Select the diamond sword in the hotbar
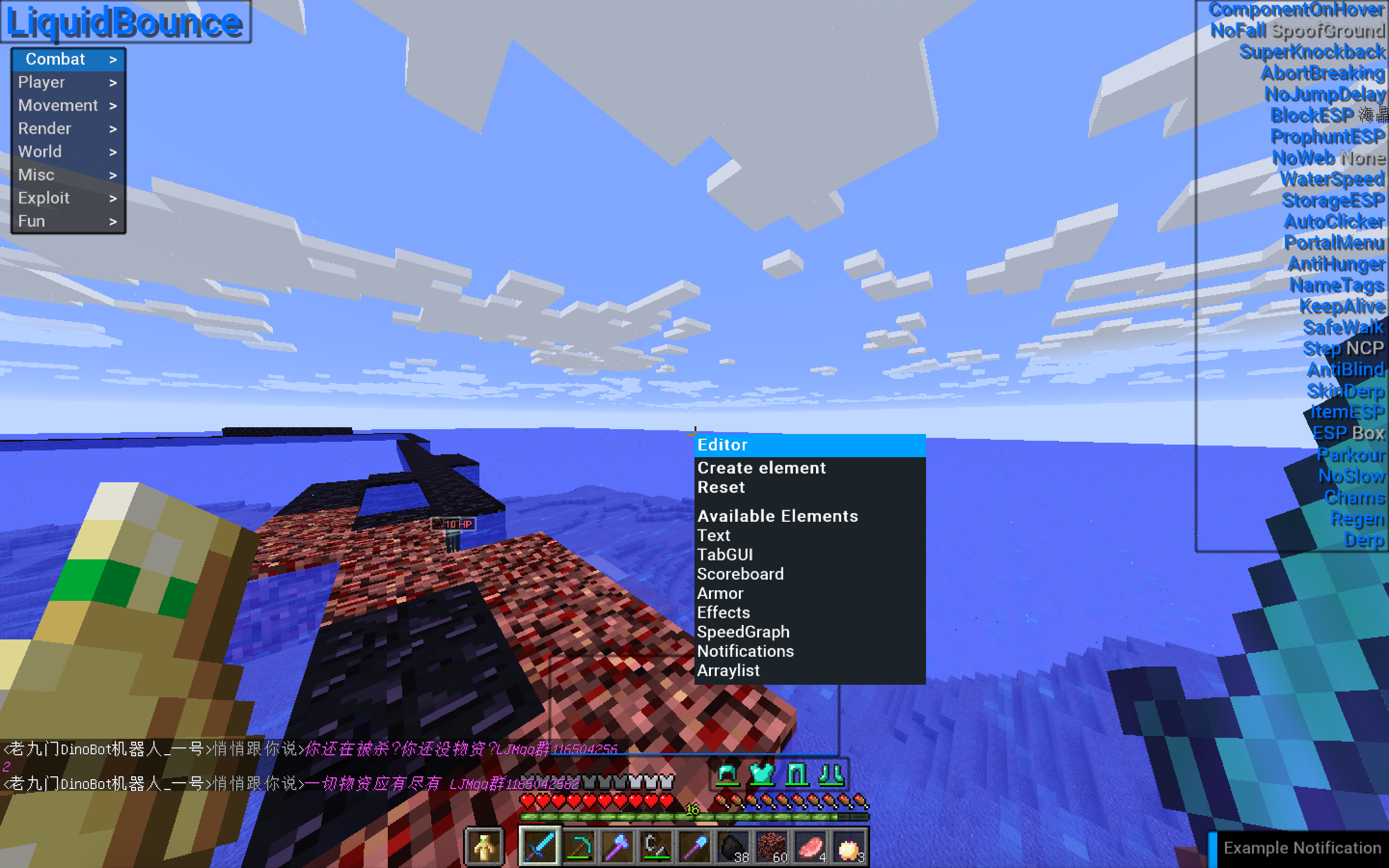 click(x=540, y=845)
